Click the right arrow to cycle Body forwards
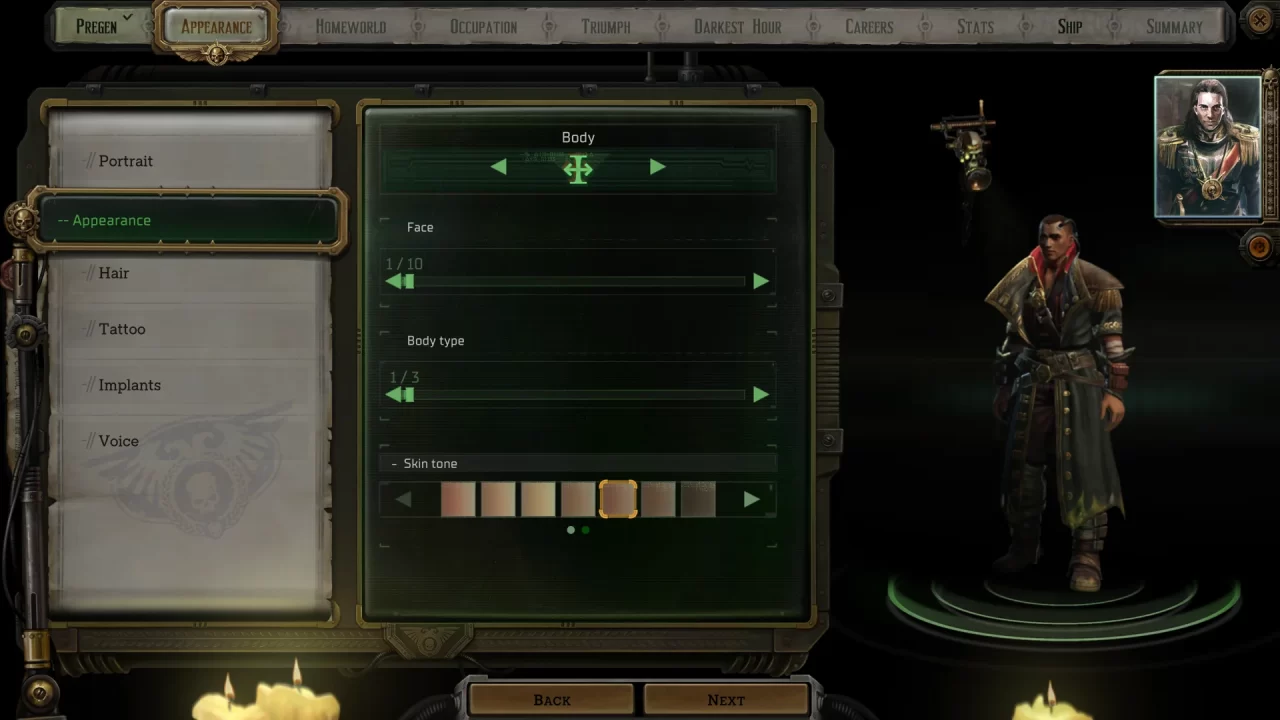This screenshot has width=1280, height=720. pyautogui.click(x=657, y=168)
